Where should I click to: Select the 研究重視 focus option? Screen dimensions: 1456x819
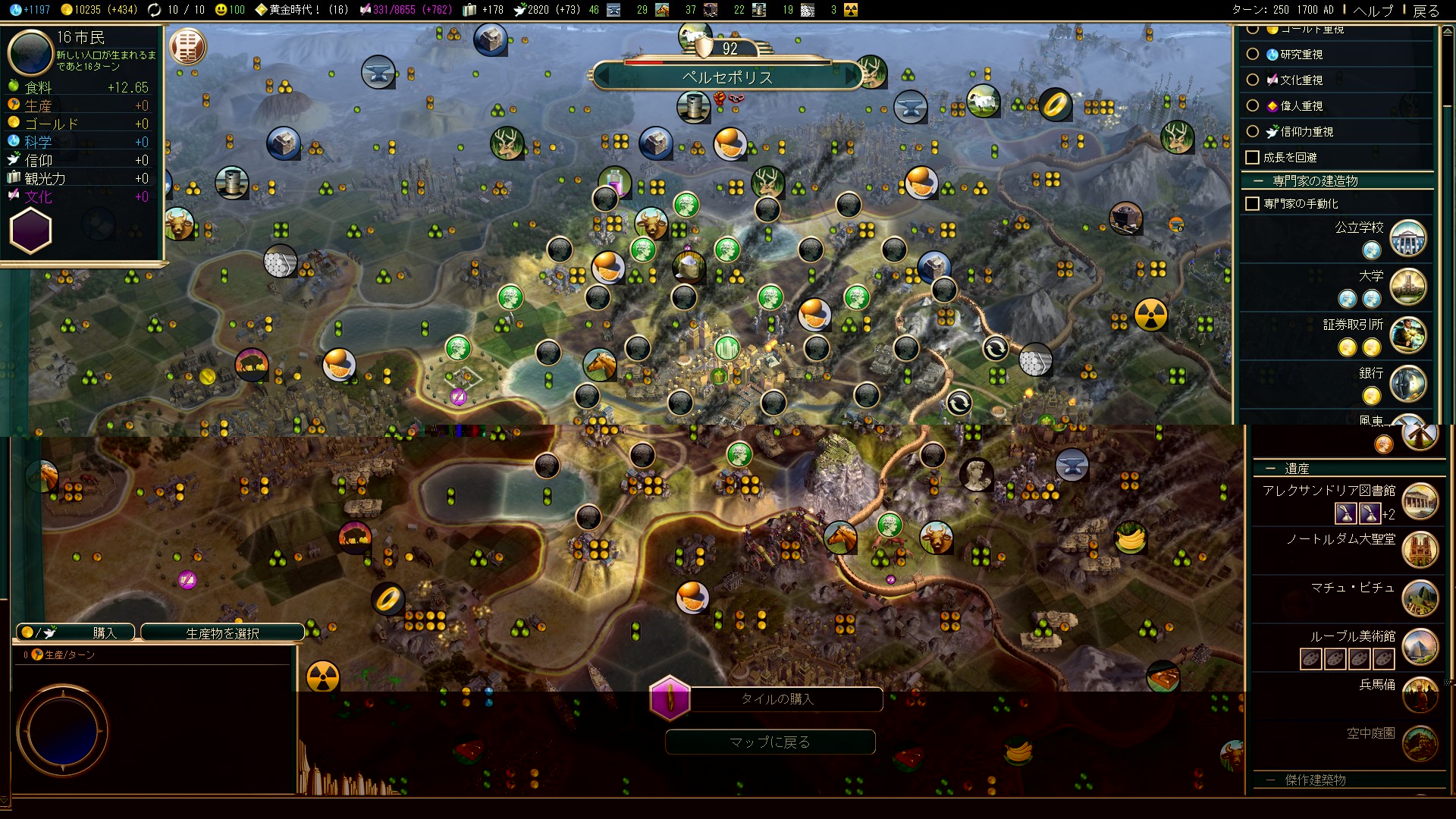point(1253,55)
